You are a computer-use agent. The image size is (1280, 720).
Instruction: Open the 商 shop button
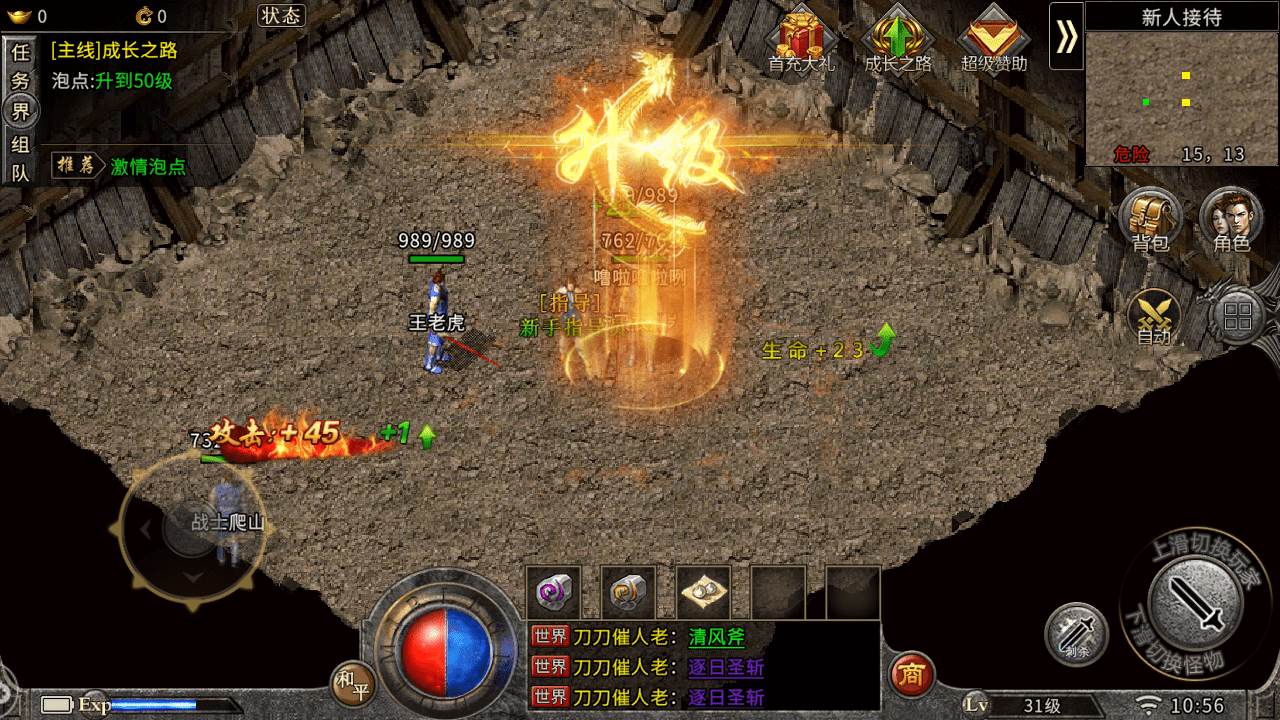pos(911,674)
